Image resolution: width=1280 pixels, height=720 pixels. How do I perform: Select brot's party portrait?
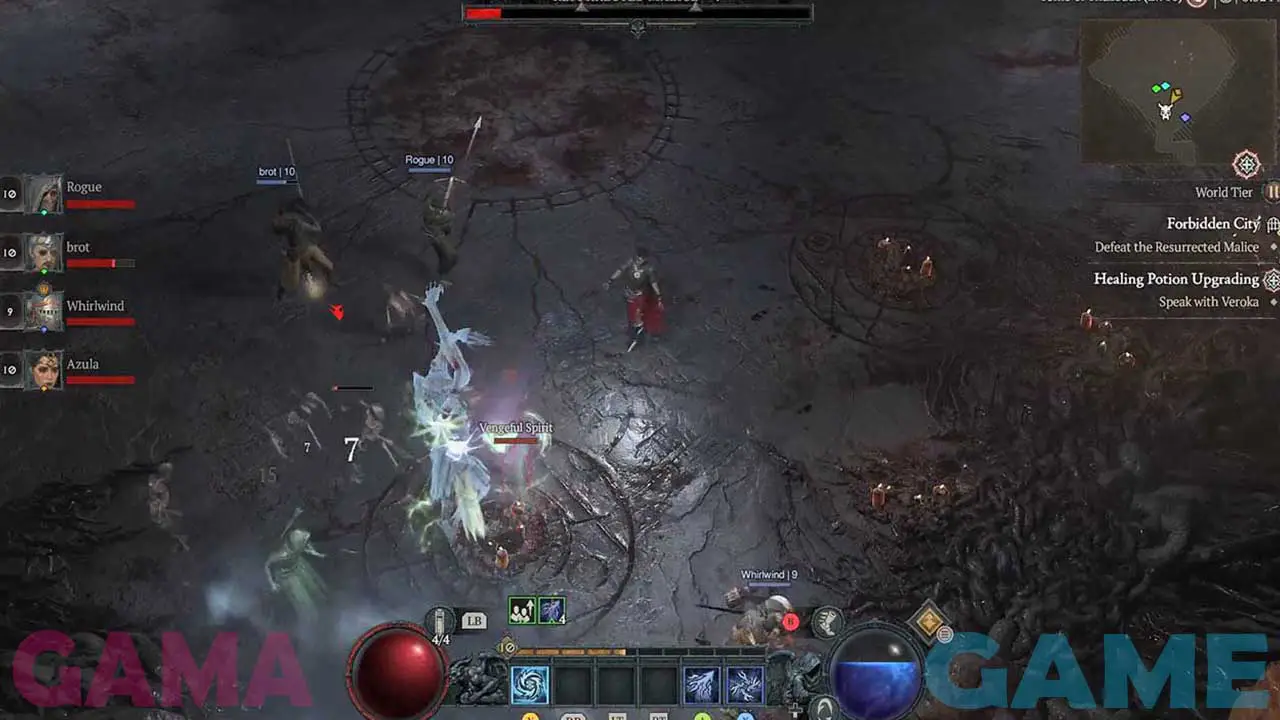pos(43,253)
